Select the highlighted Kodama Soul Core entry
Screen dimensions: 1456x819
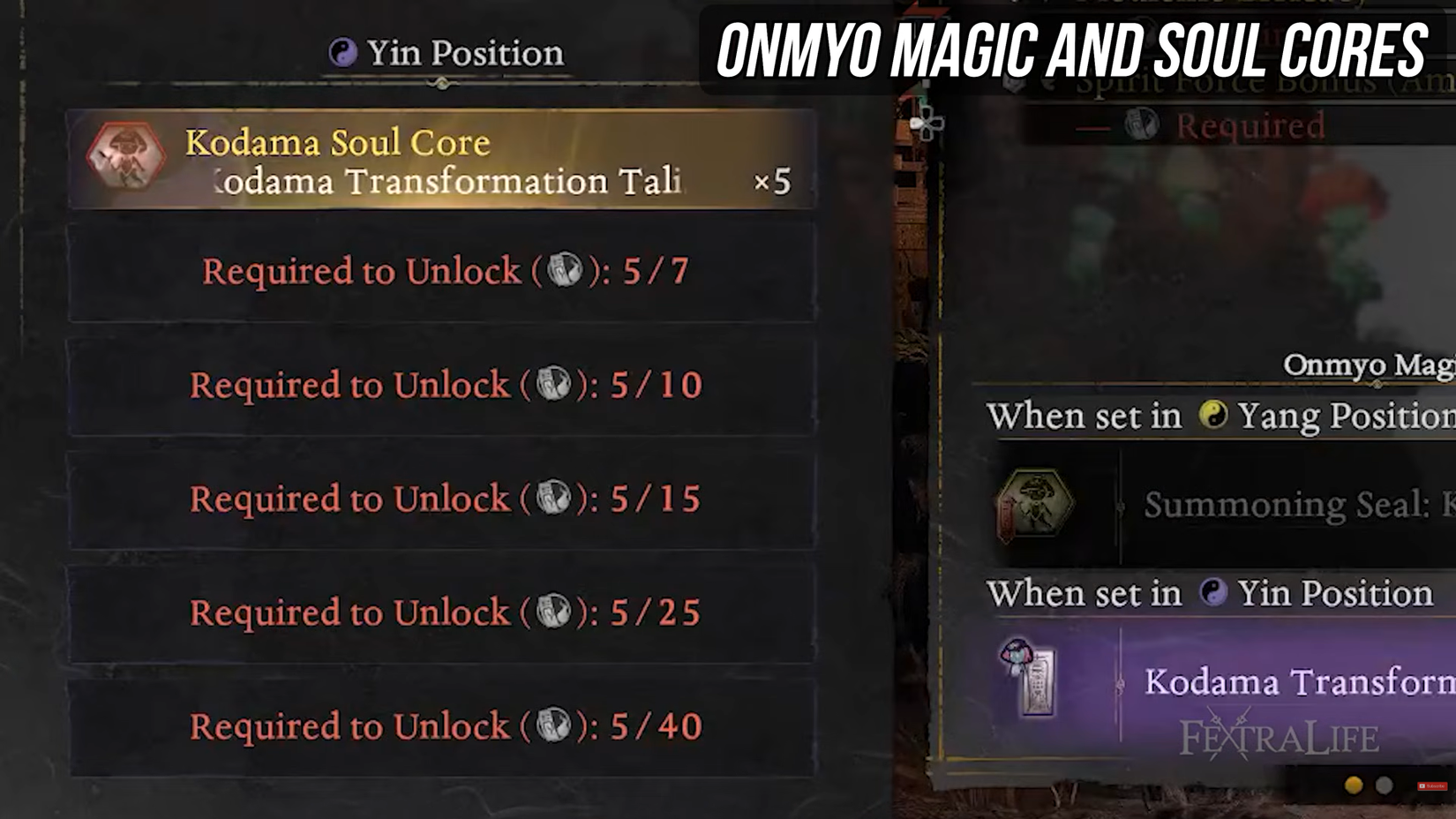(x=441, y=157)
